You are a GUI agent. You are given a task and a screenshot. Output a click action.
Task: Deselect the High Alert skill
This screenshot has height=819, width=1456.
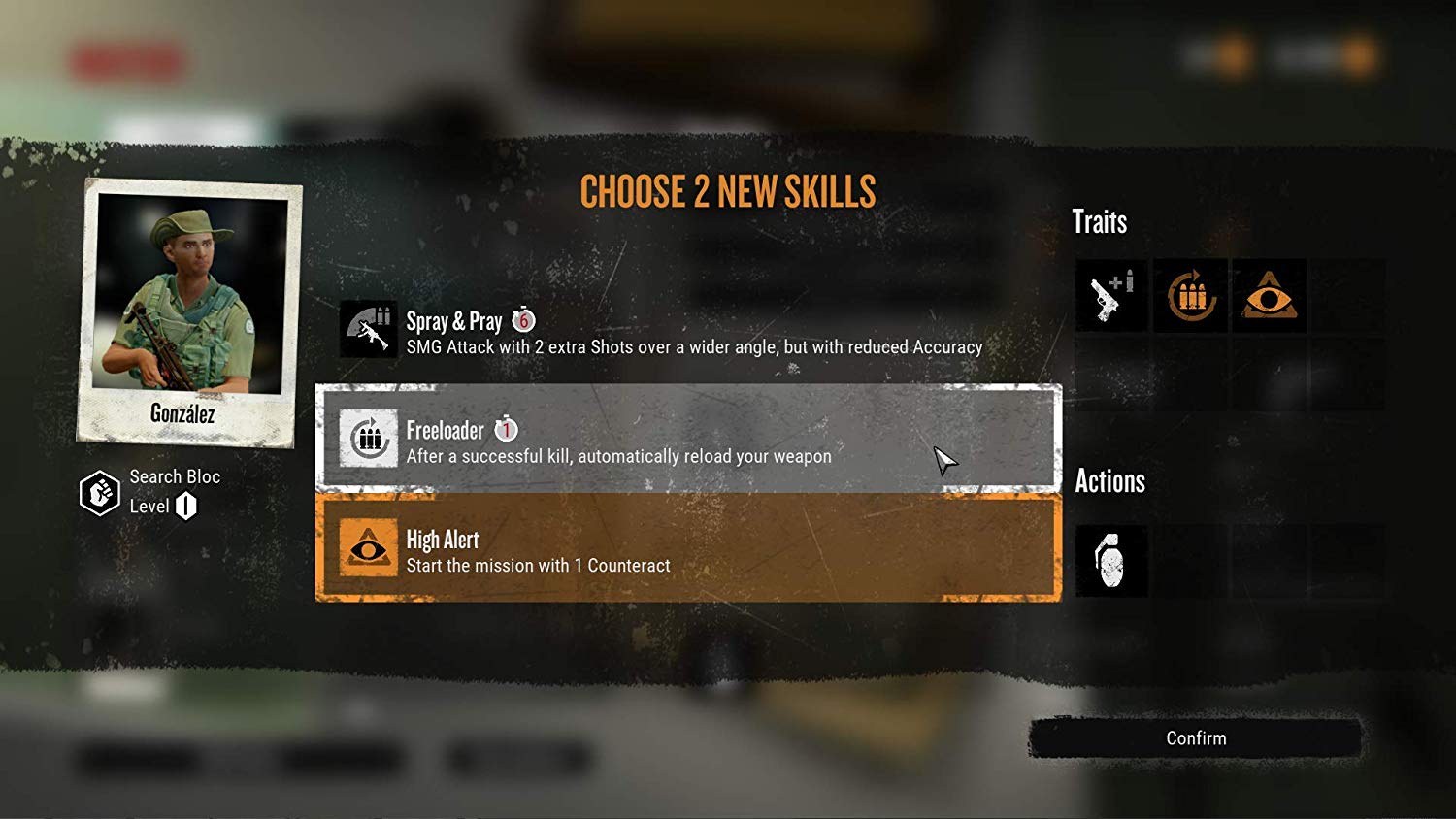coord(687,548)
